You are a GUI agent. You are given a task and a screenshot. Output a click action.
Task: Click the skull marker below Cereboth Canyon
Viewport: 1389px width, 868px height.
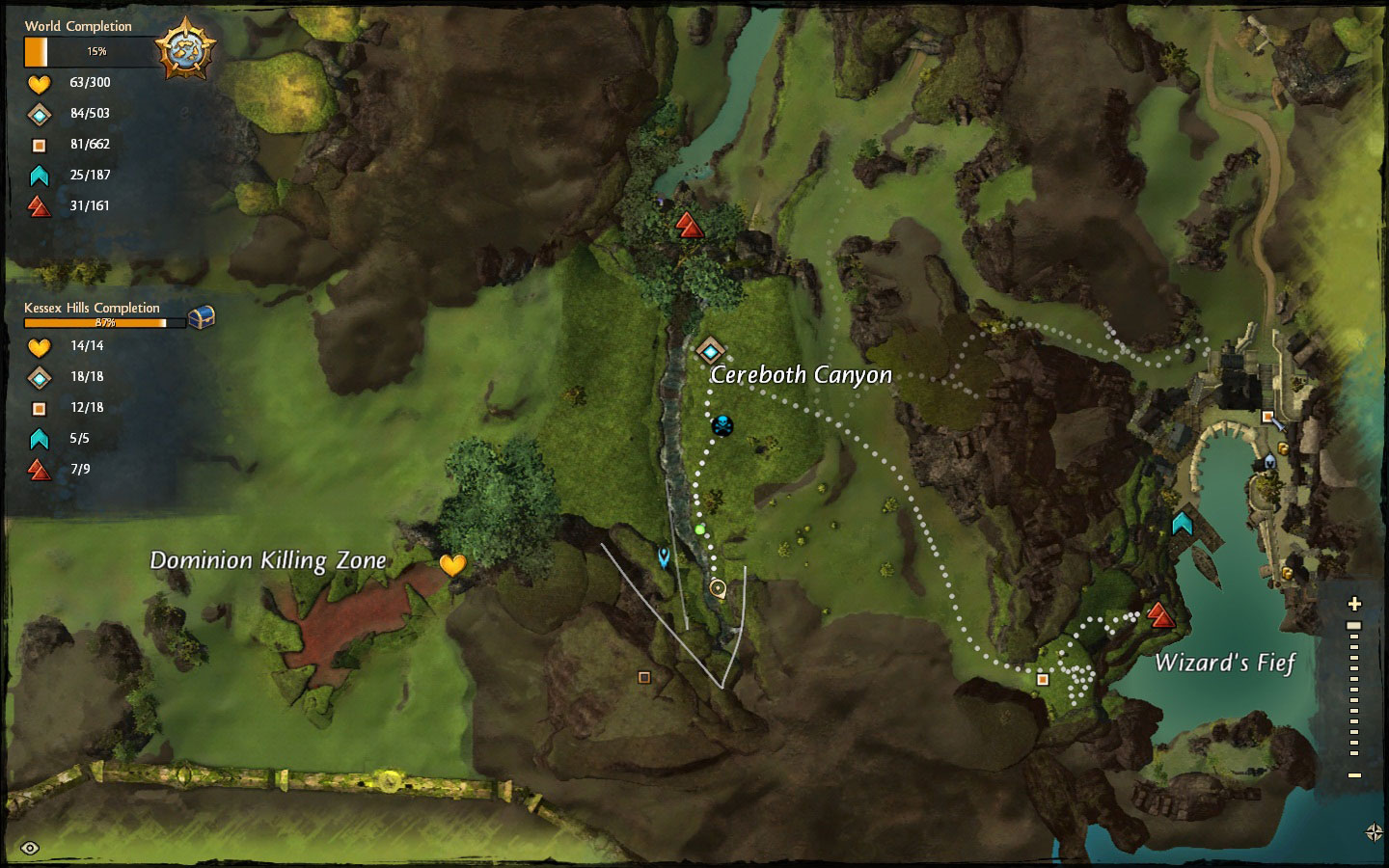click(x=722, y=424)
